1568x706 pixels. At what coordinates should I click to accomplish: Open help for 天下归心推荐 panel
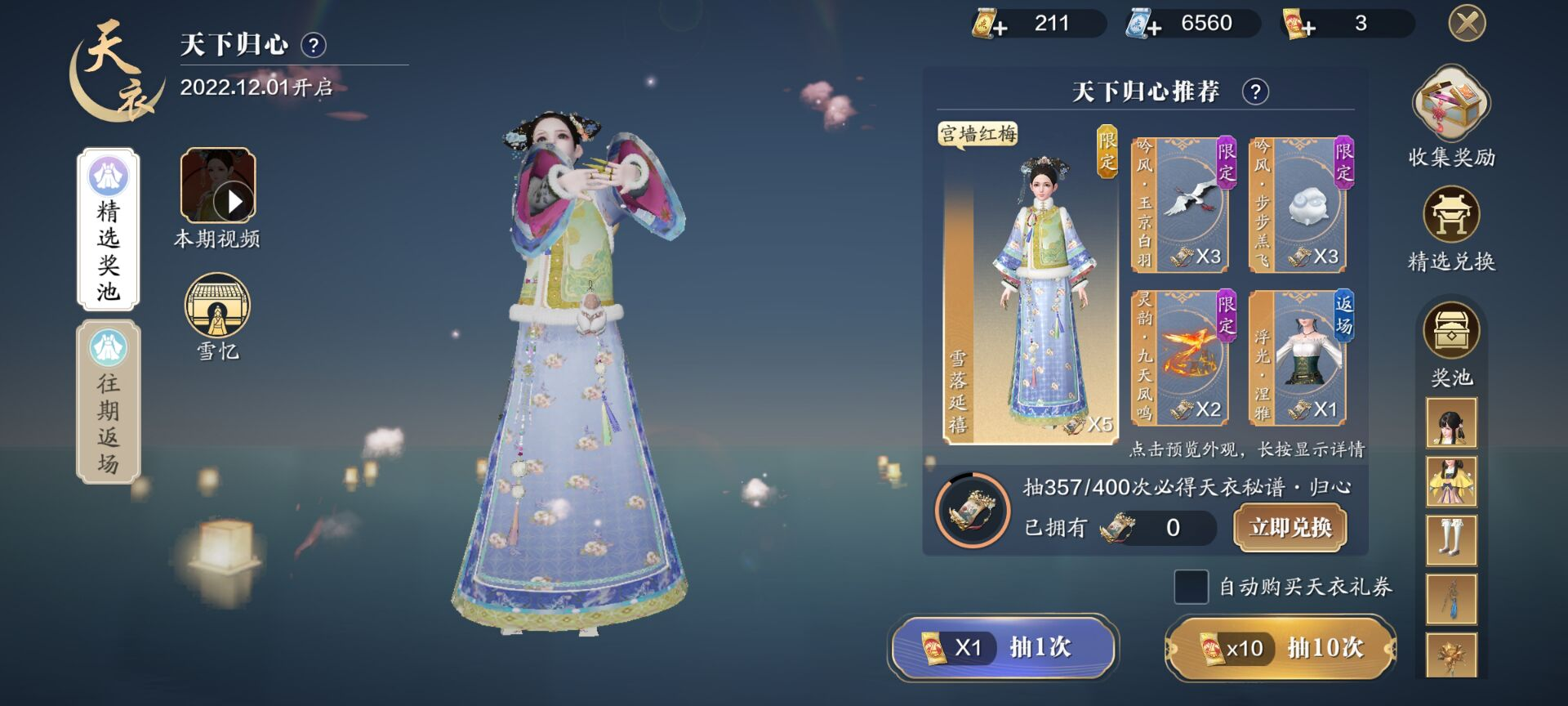tap(1255, 92)
